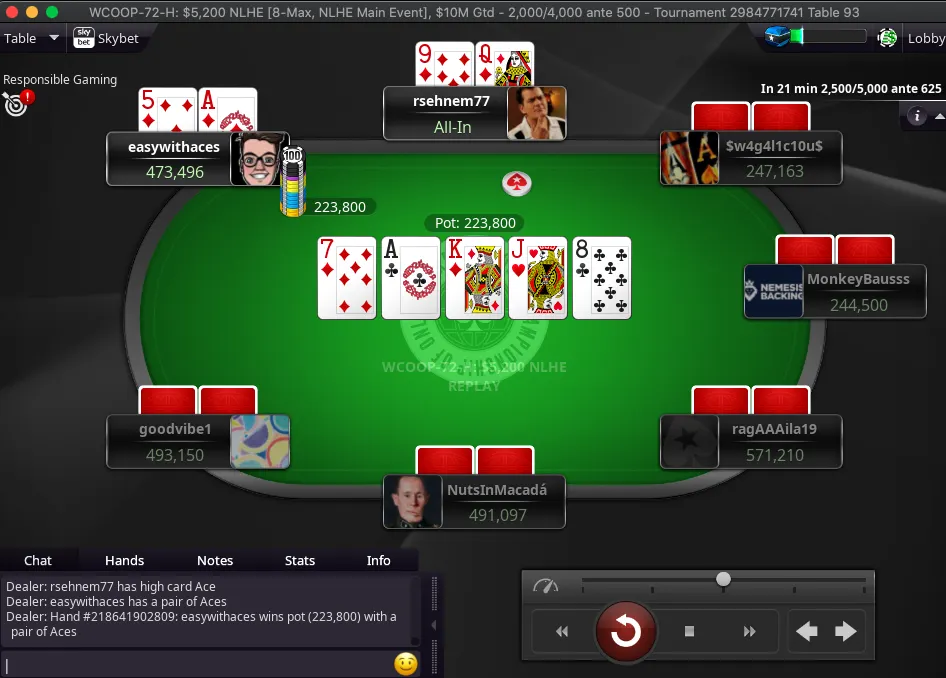This screenshot has height=678, width=946.
Task: Stop the hand replay
Action: pos(689,631)
